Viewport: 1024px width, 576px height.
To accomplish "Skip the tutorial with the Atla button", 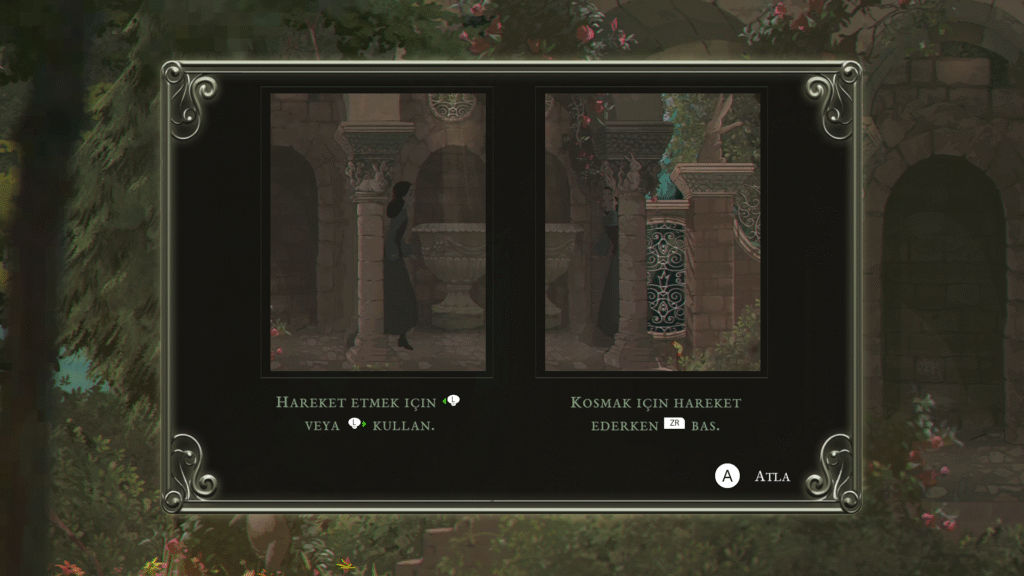I will tap(753, 476).
